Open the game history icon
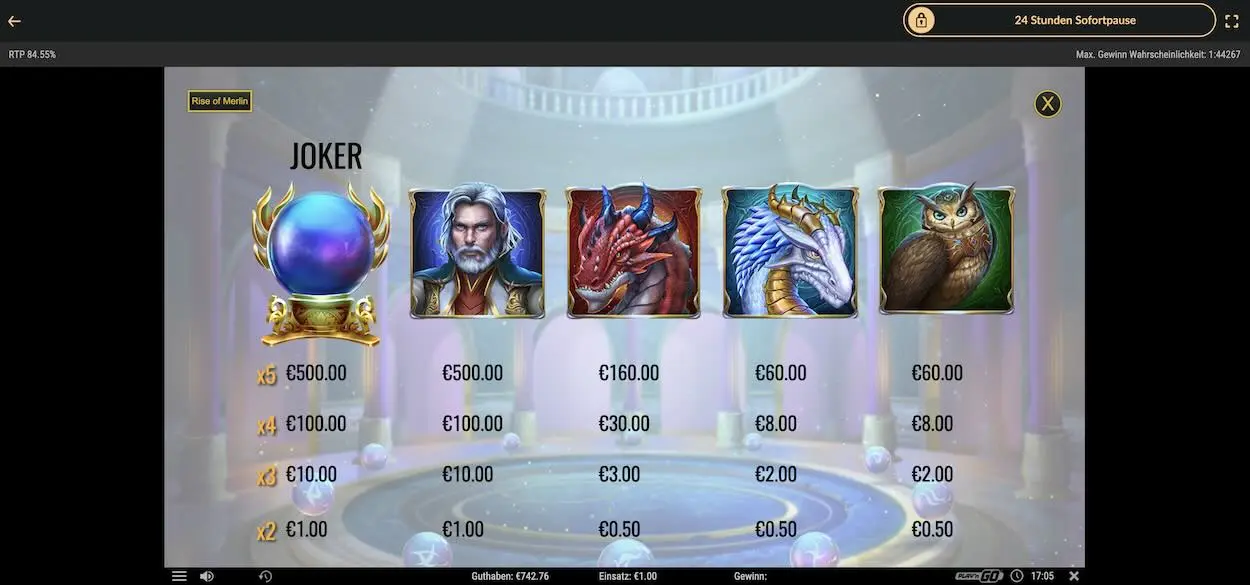The height and width of the screenshot is (585, 1250). [265, 576]
